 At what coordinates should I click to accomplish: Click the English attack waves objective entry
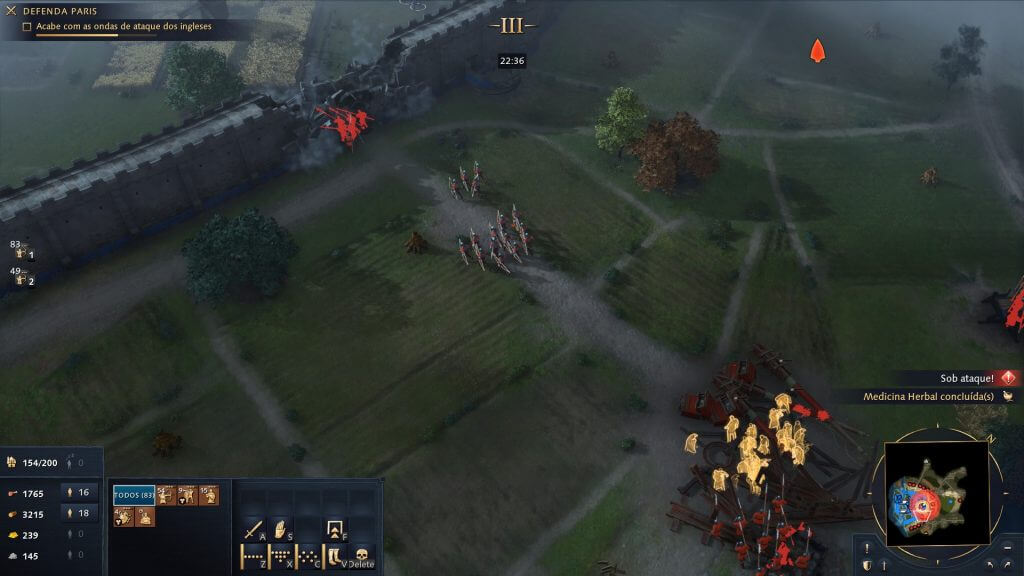point(118,26)
